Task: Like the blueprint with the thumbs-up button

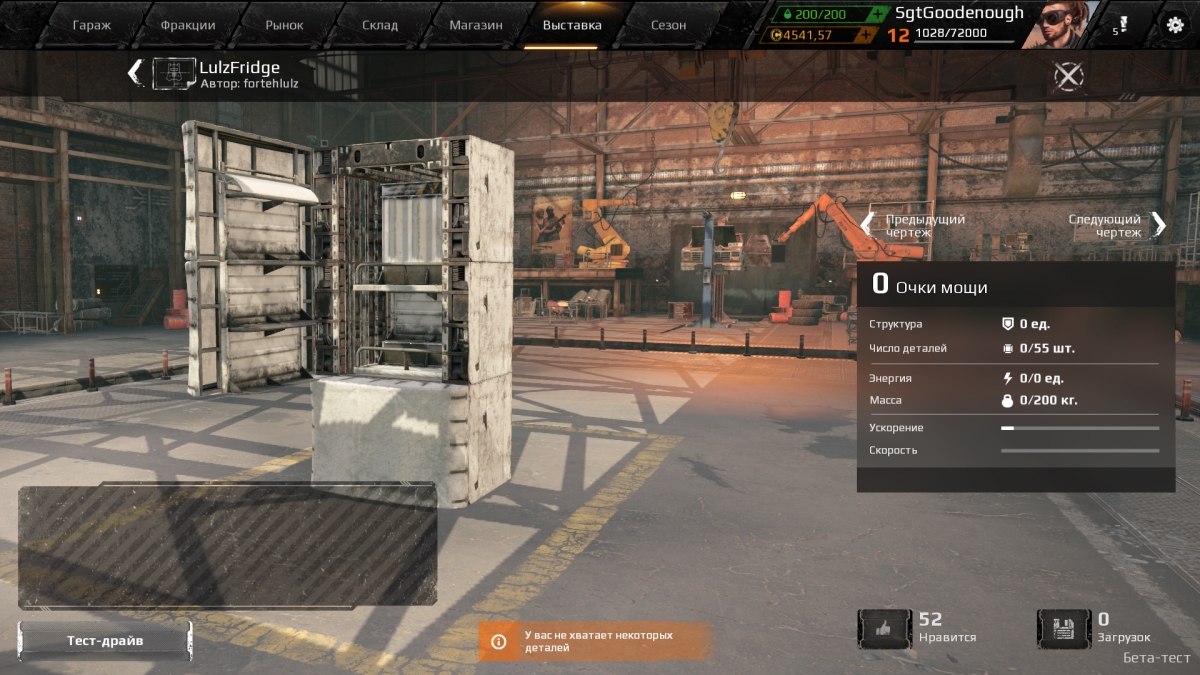Action: coord(884,629)
